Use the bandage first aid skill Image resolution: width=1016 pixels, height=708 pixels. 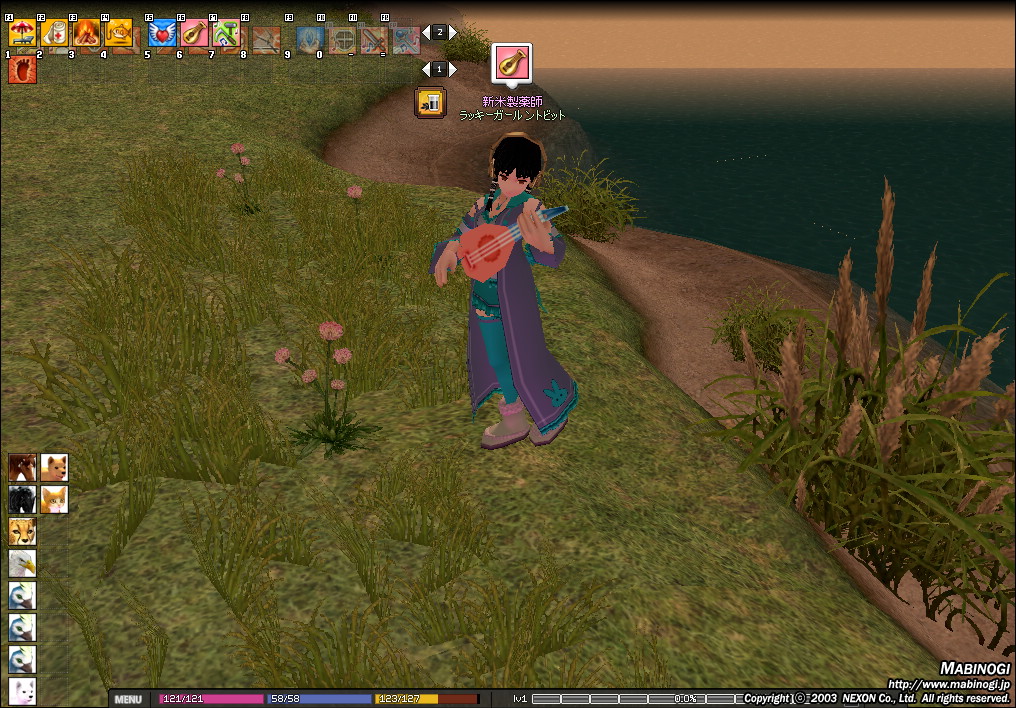(54, 33)
